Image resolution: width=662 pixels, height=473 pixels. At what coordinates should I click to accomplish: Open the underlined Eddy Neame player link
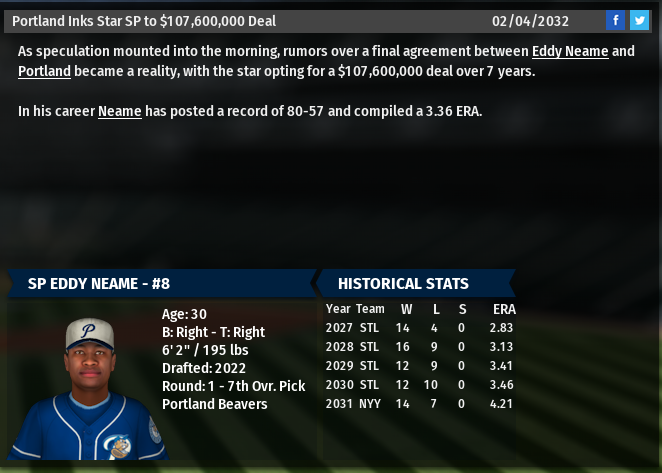[x=568, y=51]
